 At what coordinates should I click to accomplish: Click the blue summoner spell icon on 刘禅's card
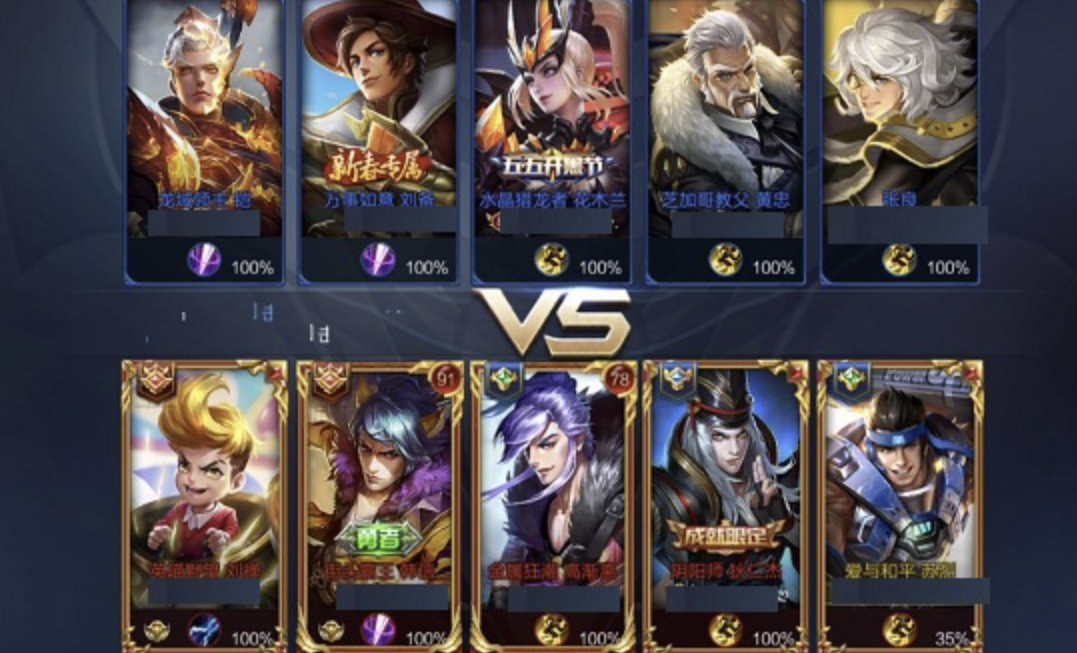[204, 630]
